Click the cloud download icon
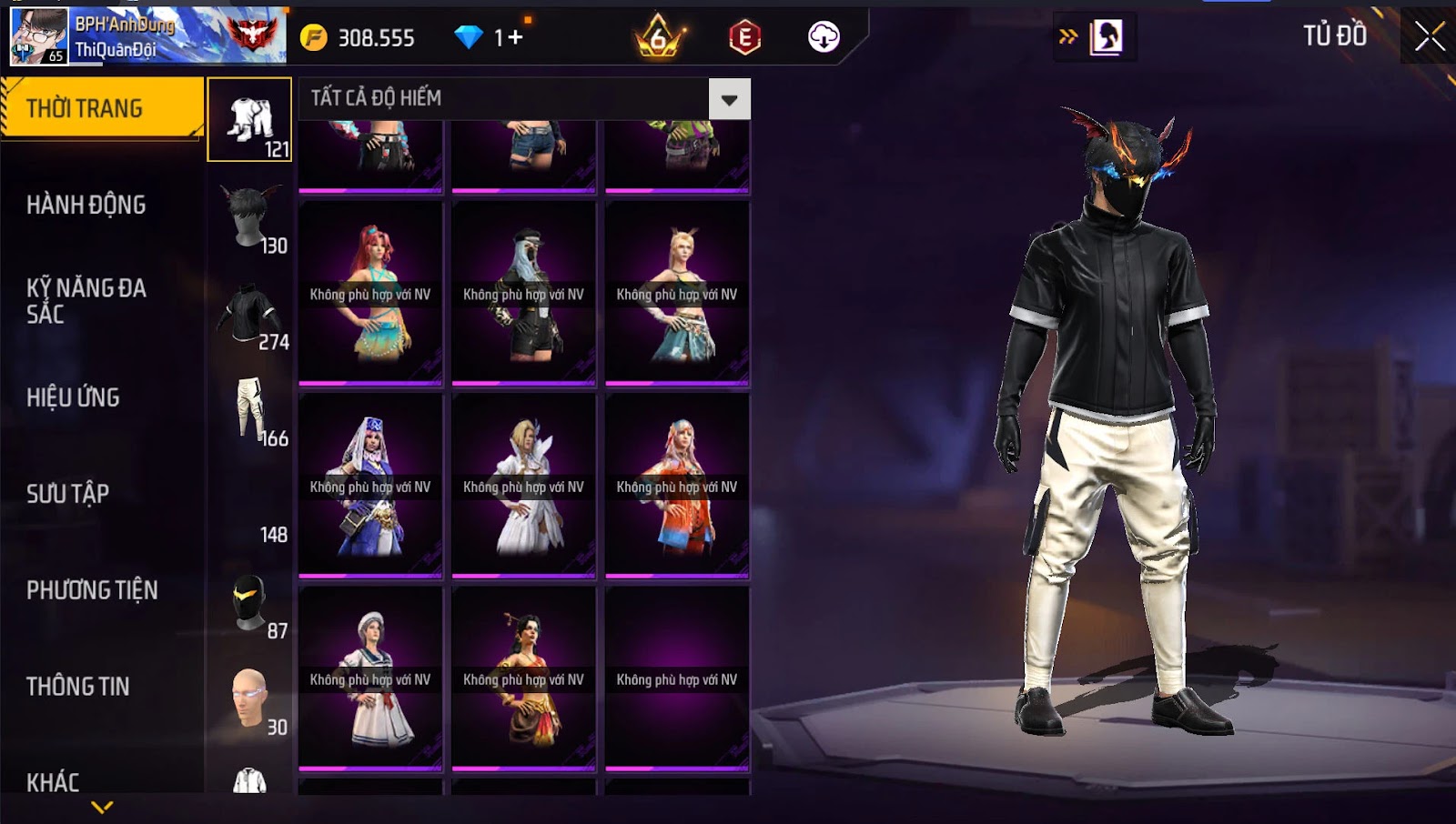This screenshot has width=1456, height=824. click(824, 37)
